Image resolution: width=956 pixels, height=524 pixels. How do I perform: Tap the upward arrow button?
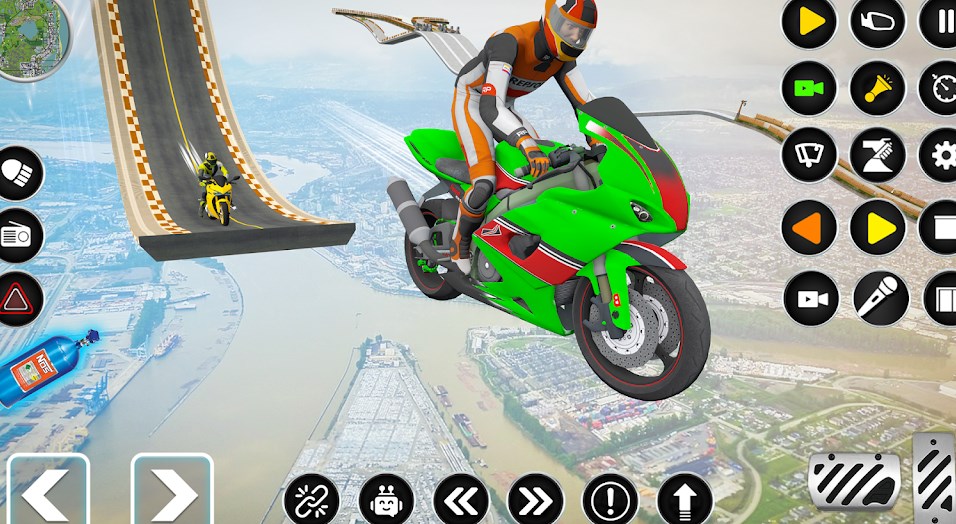pyautogui.click(x=685, y=499)
